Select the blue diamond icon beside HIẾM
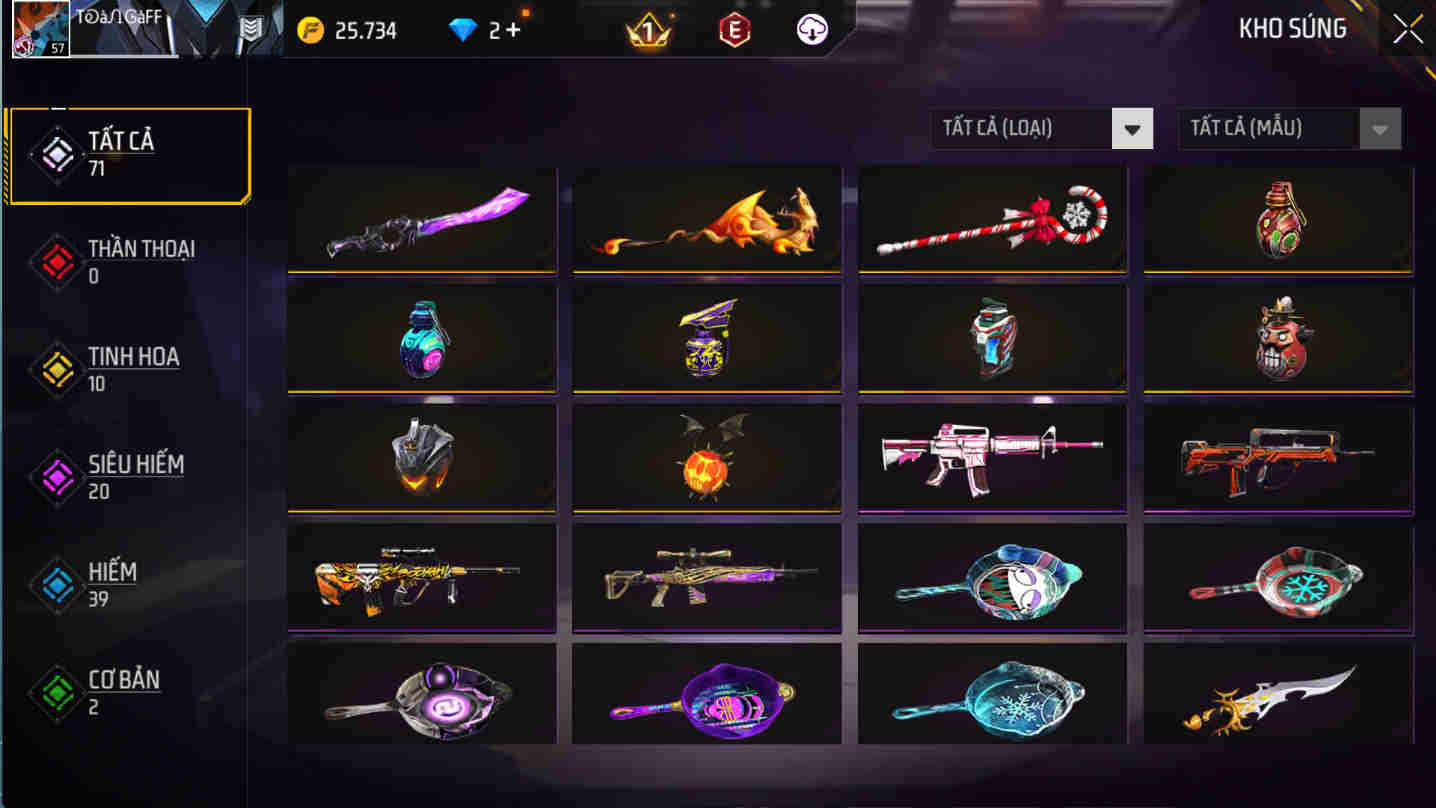Screen dimensions: 1436x808 pos(55,584)
